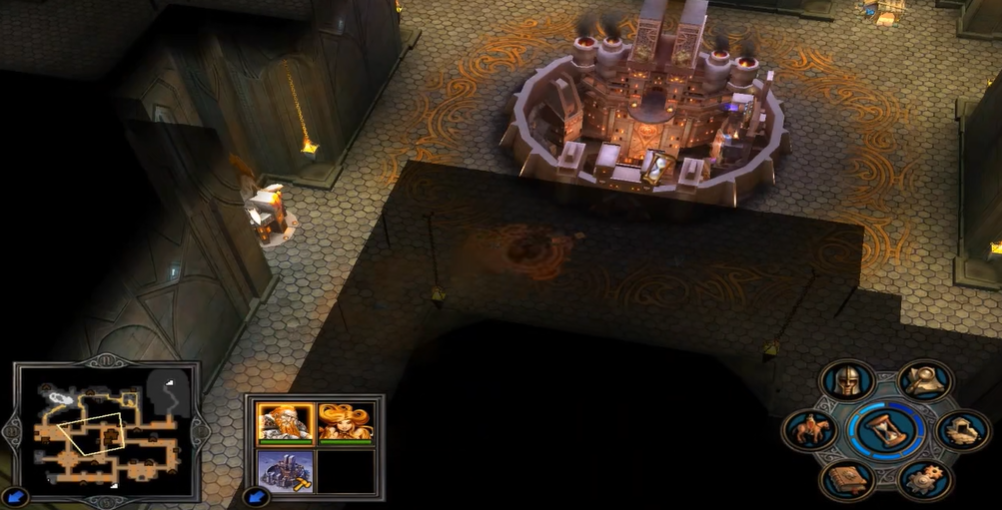Click the dungeon minimap

(107, 432)
